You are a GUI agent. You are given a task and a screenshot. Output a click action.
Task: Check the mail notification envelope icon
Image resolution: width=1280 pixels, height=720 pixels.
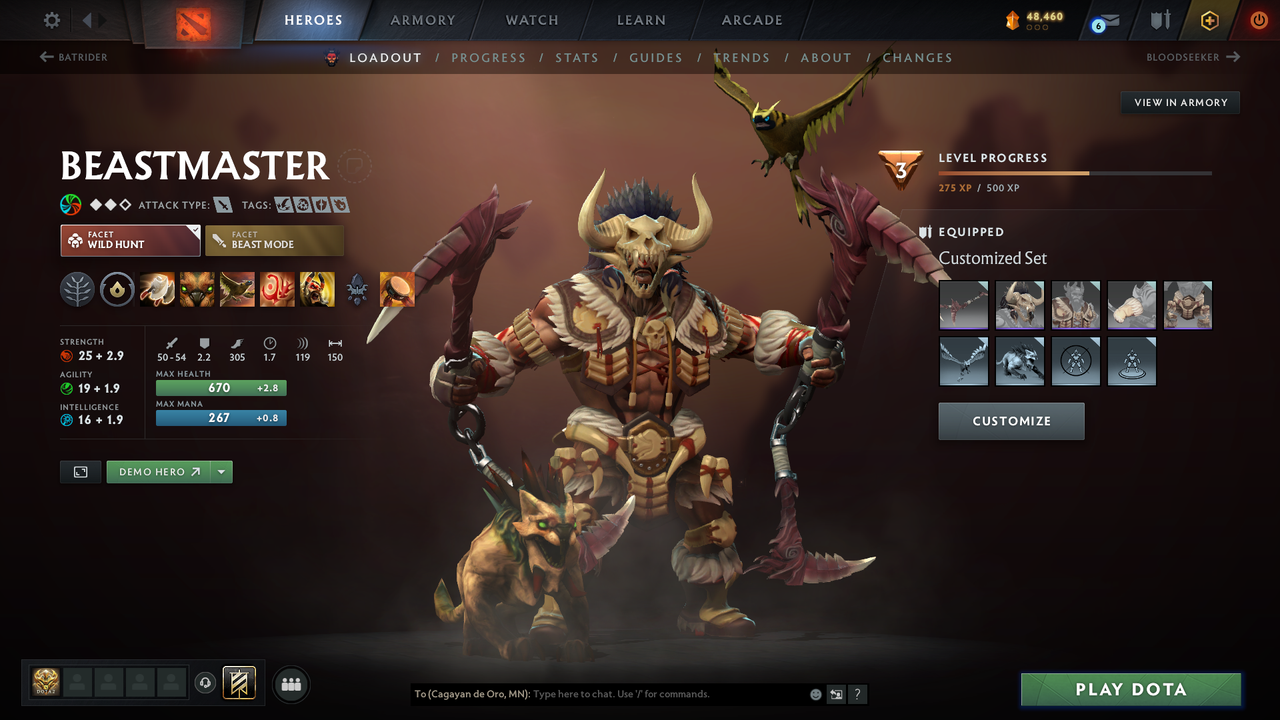click(1110, 20)
